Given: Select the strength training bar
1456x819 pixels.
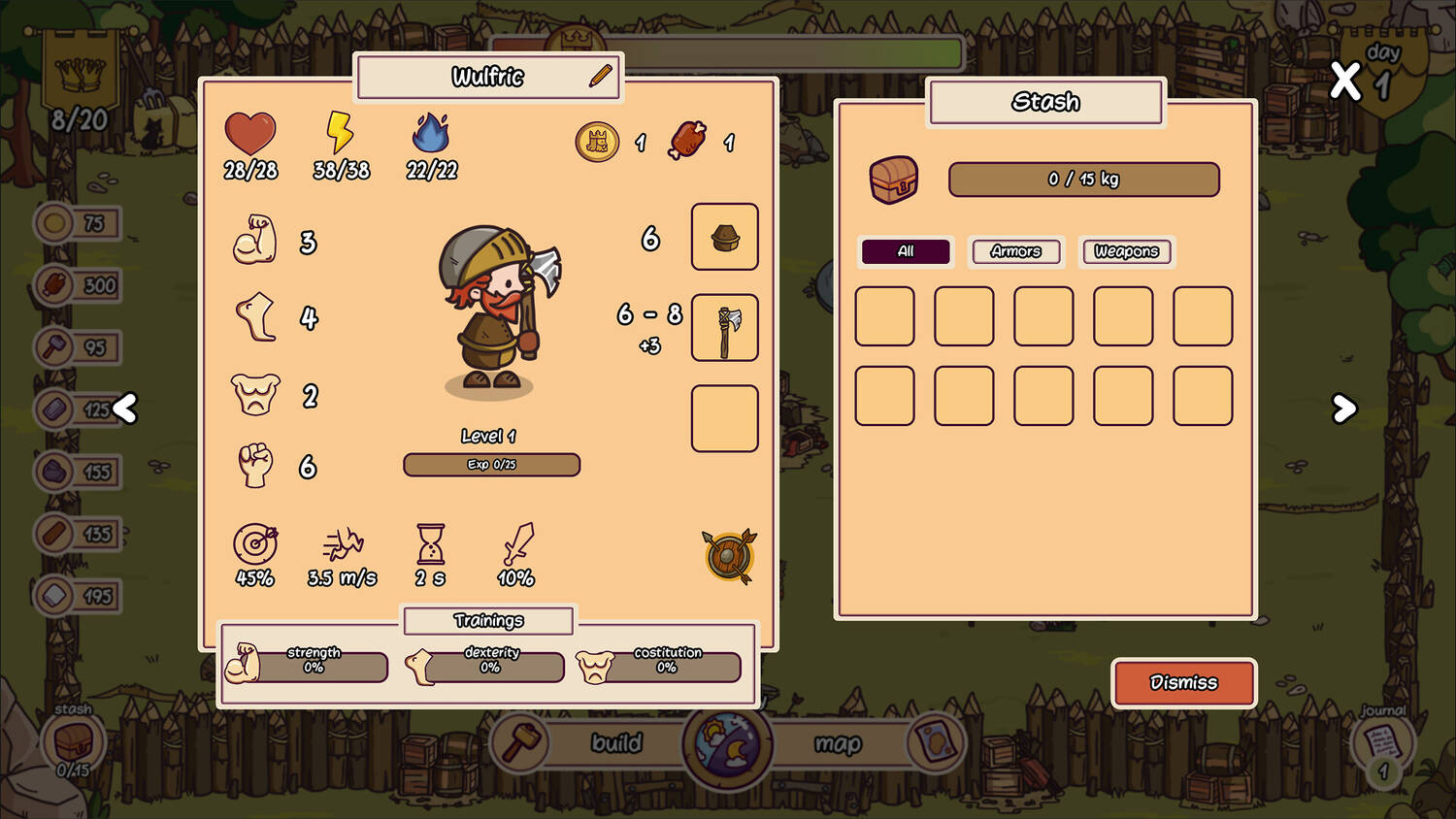Looking at the screenshot, I should pyautogui.click(x=314, y=666).
